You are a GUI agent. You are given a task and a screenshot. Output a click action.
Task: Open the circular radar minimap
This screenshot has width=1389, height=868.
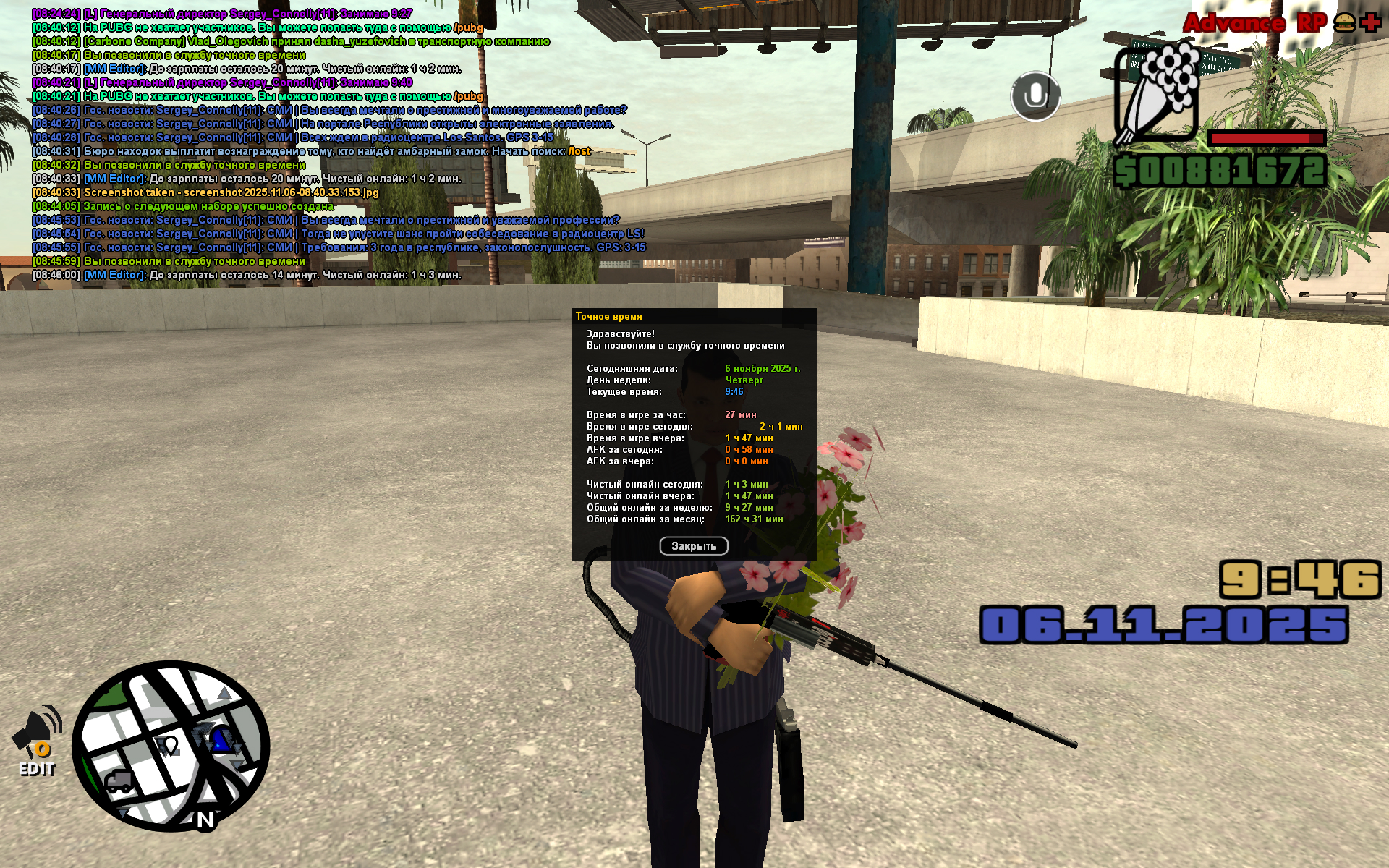tap(171, 746)
